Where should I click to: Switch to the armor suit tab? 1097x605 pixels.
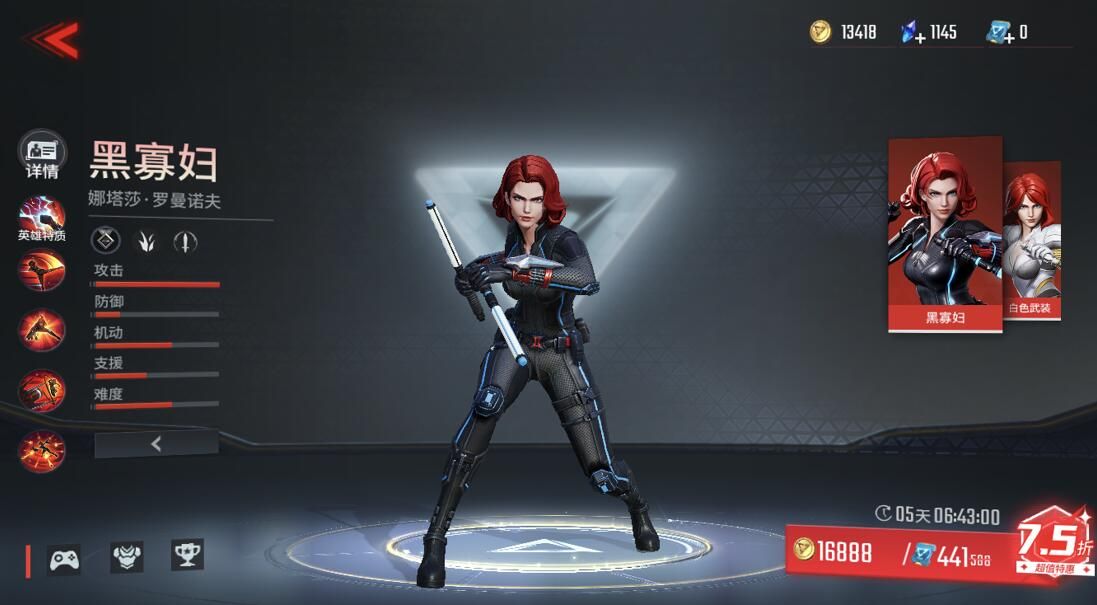(x=126, y=556)
